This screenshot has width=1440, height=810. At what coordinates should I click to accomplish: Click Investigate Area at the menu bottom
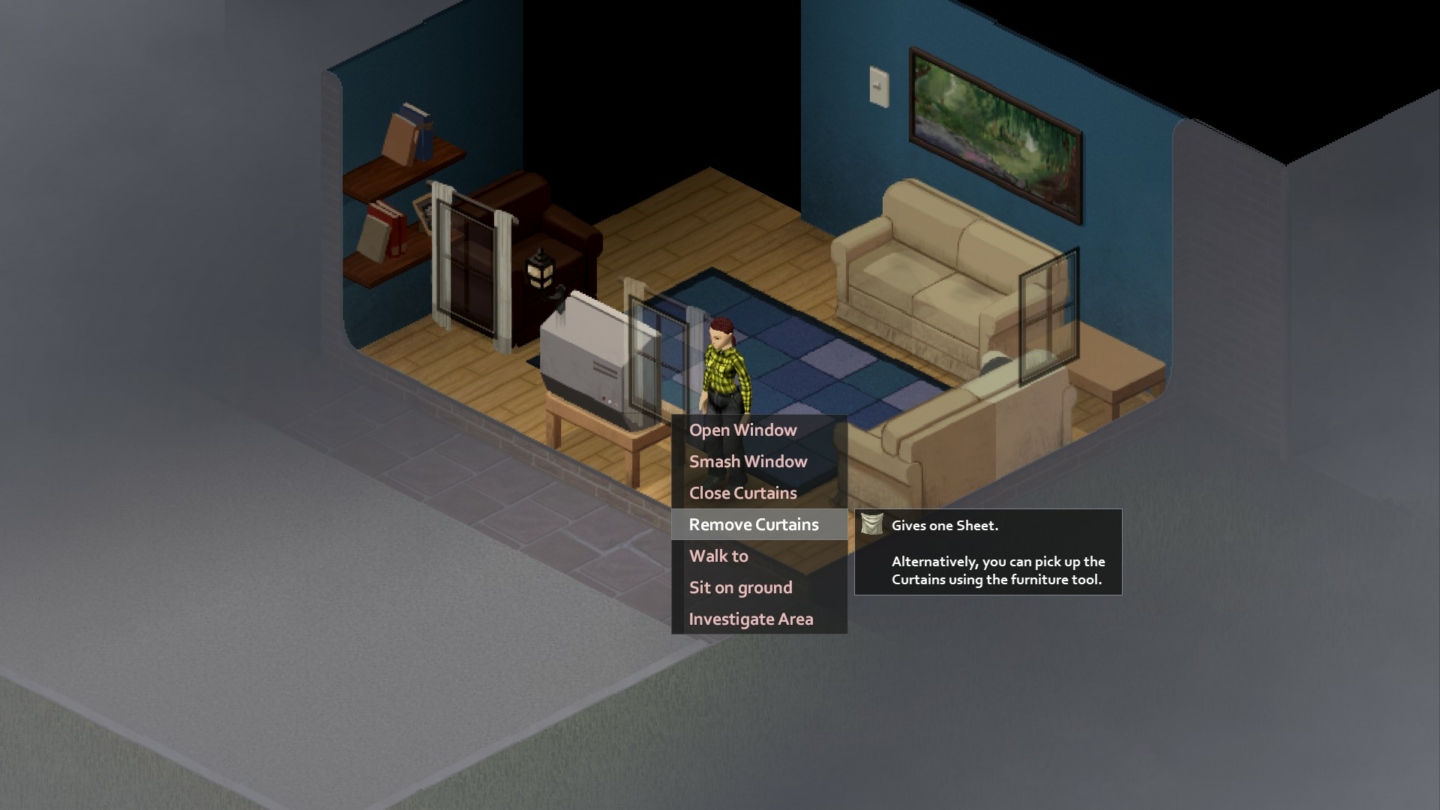point(750,618)
